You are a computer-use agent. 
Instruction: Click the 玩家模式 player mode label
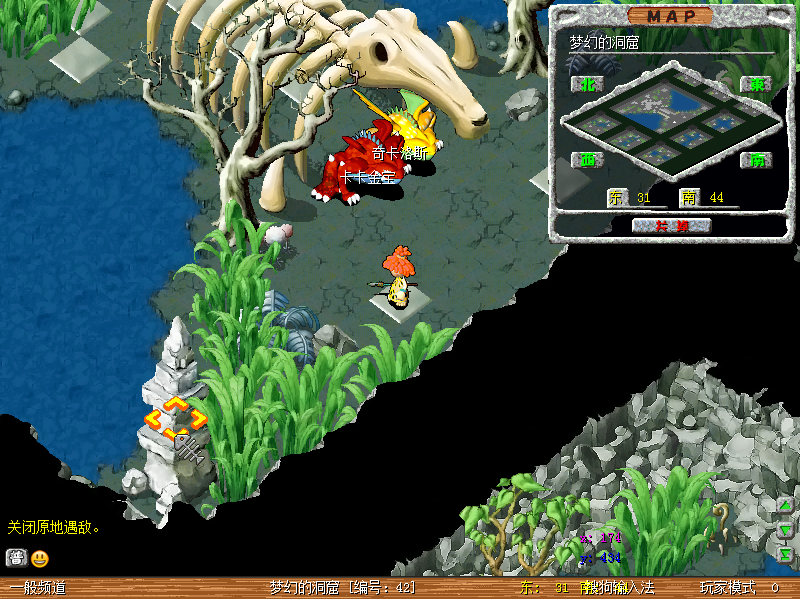[x=727, y=588]
